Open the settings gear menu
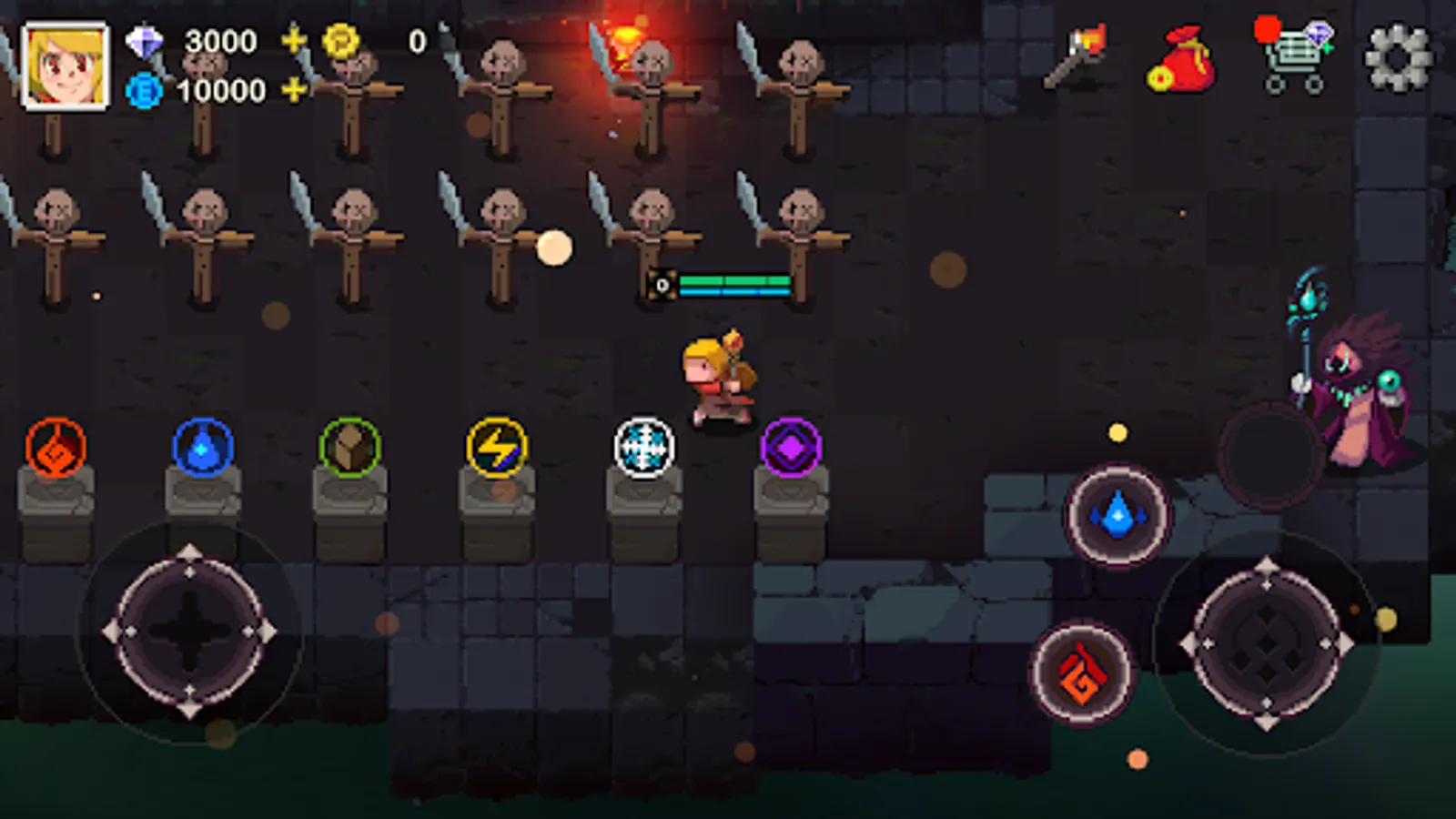The width and height of the screenshot is (1456, 819). coord(1399,59)
